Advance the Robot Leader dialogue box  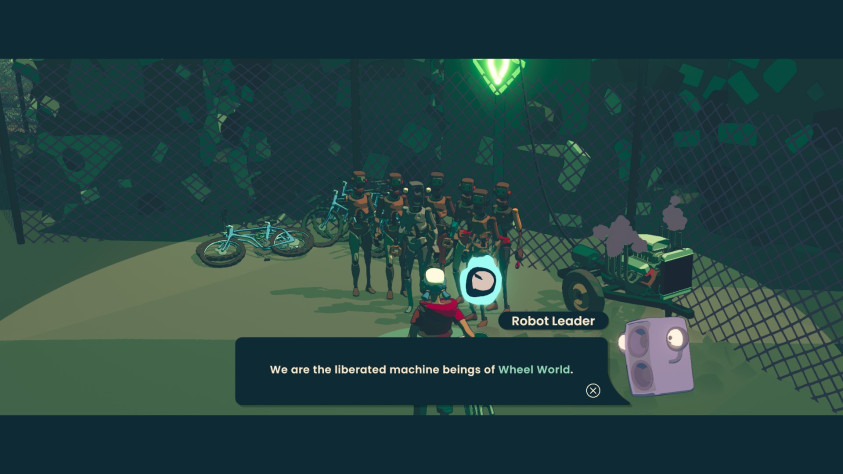pyautogui.click(x=593, y=390)
